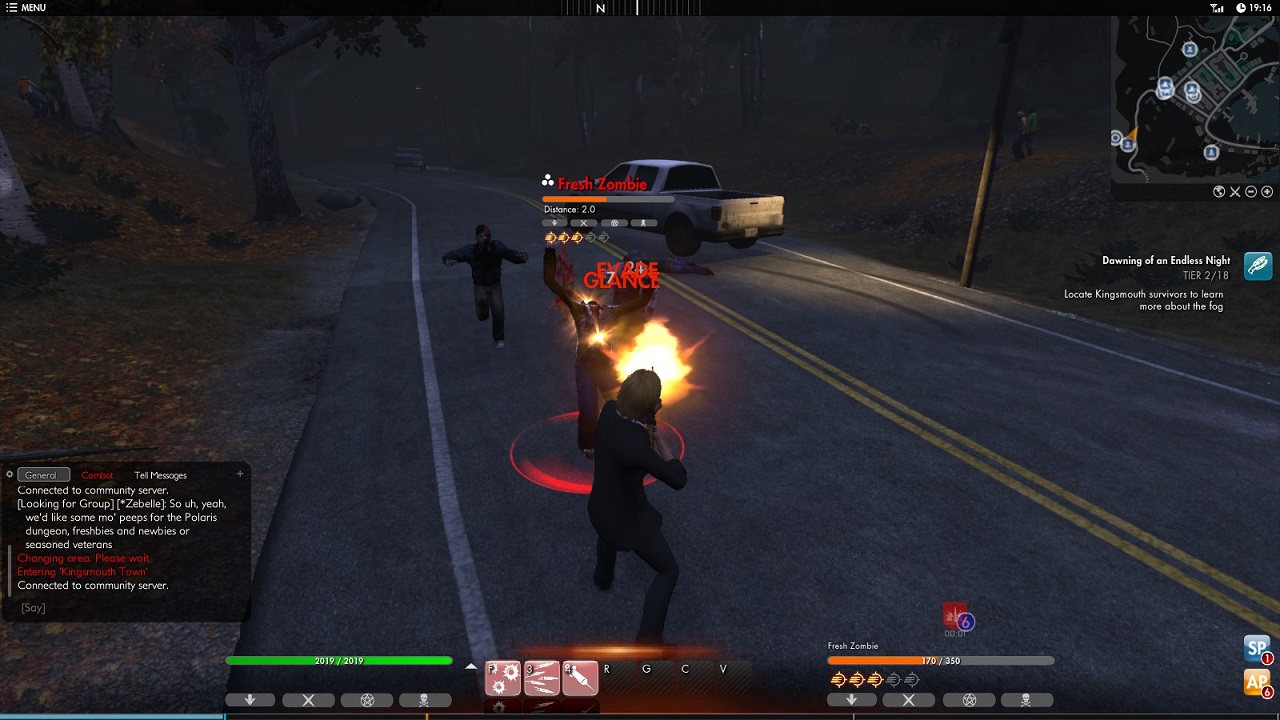Viewport: 1280px width, 720px height.
Task: Click the crossed swords icon under the minimap
Action: (1235, 192)
